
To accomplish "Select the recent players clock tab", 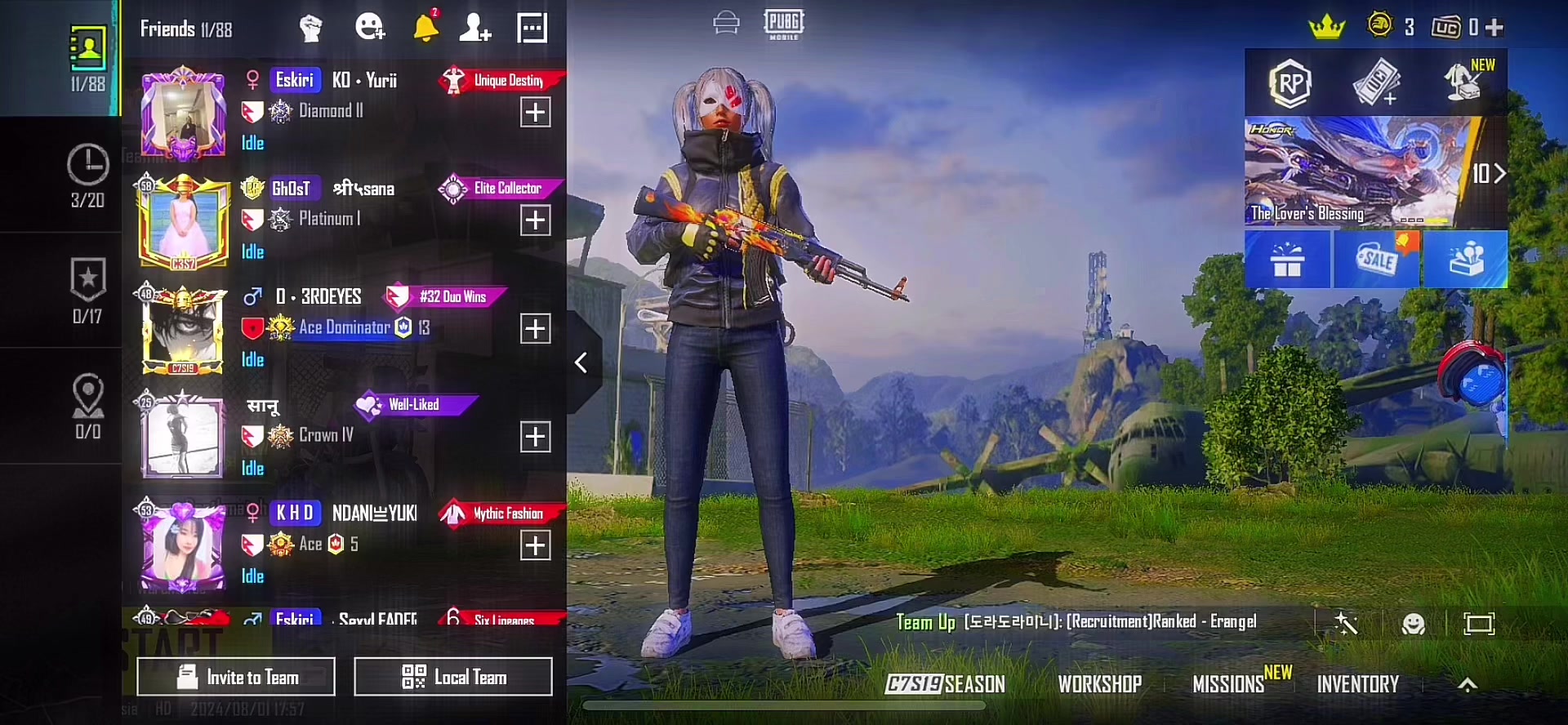I will [87, 175].
